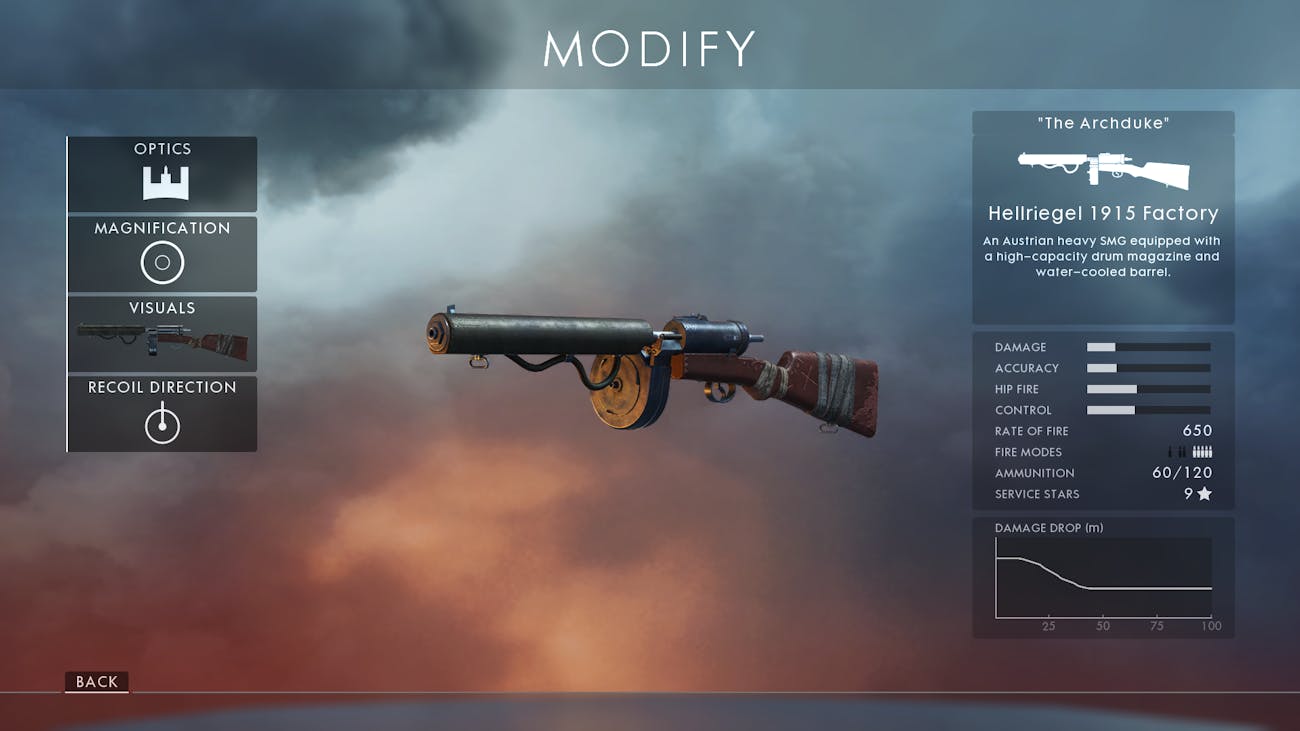
Task: Select the single-shot fire mode icon
Action: (1170, 451)
